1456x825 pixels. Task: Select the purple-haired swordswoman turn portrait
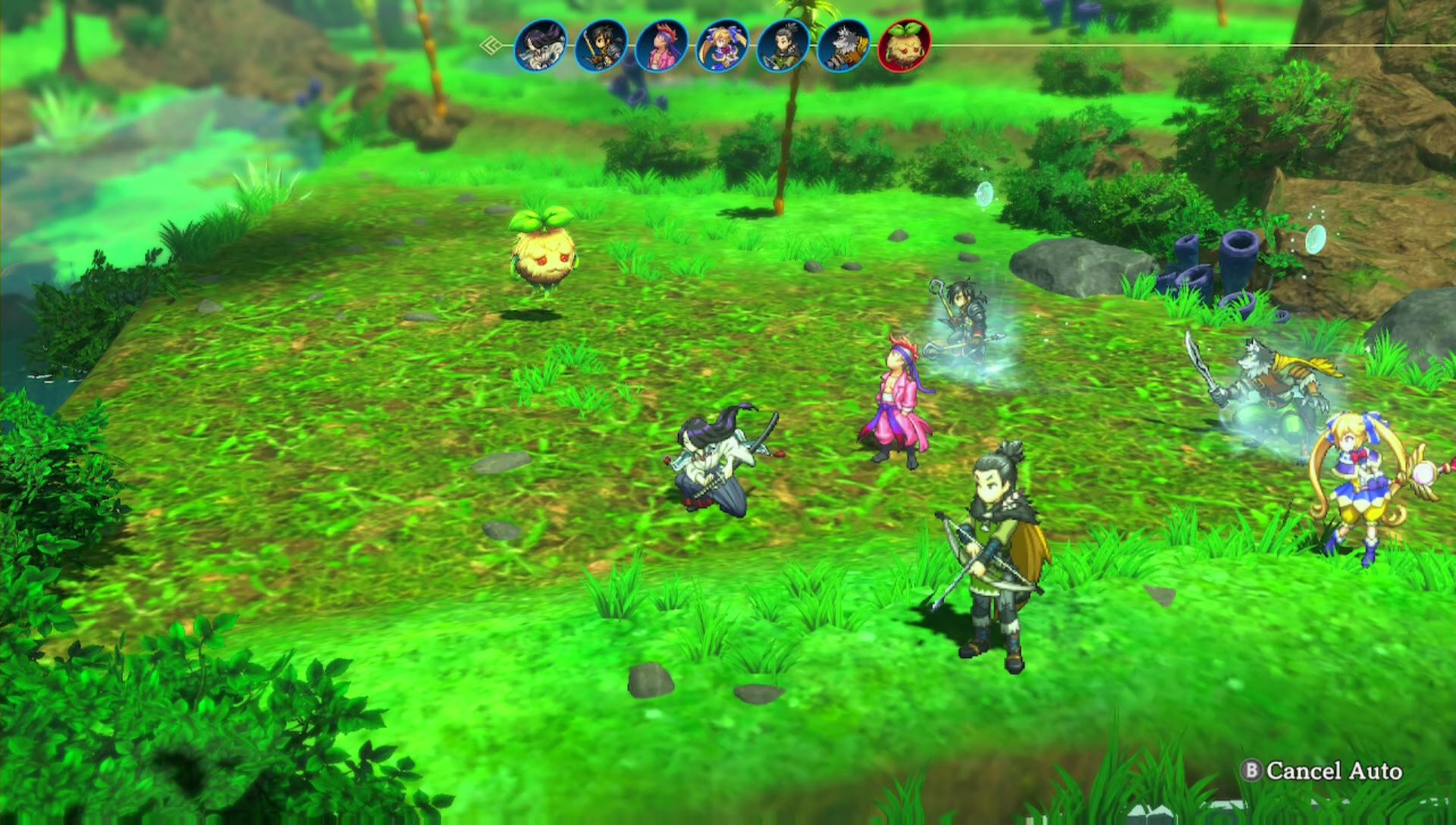pyautogui.click(x=541, y=46)
